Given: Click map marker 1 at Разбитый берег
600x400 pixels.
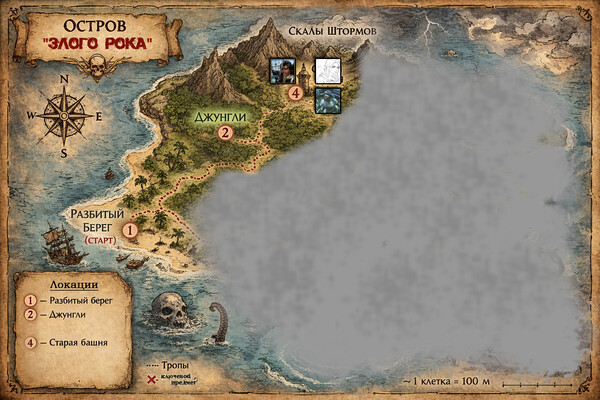Looking at the screenshot, I should [x=130, y=230].
